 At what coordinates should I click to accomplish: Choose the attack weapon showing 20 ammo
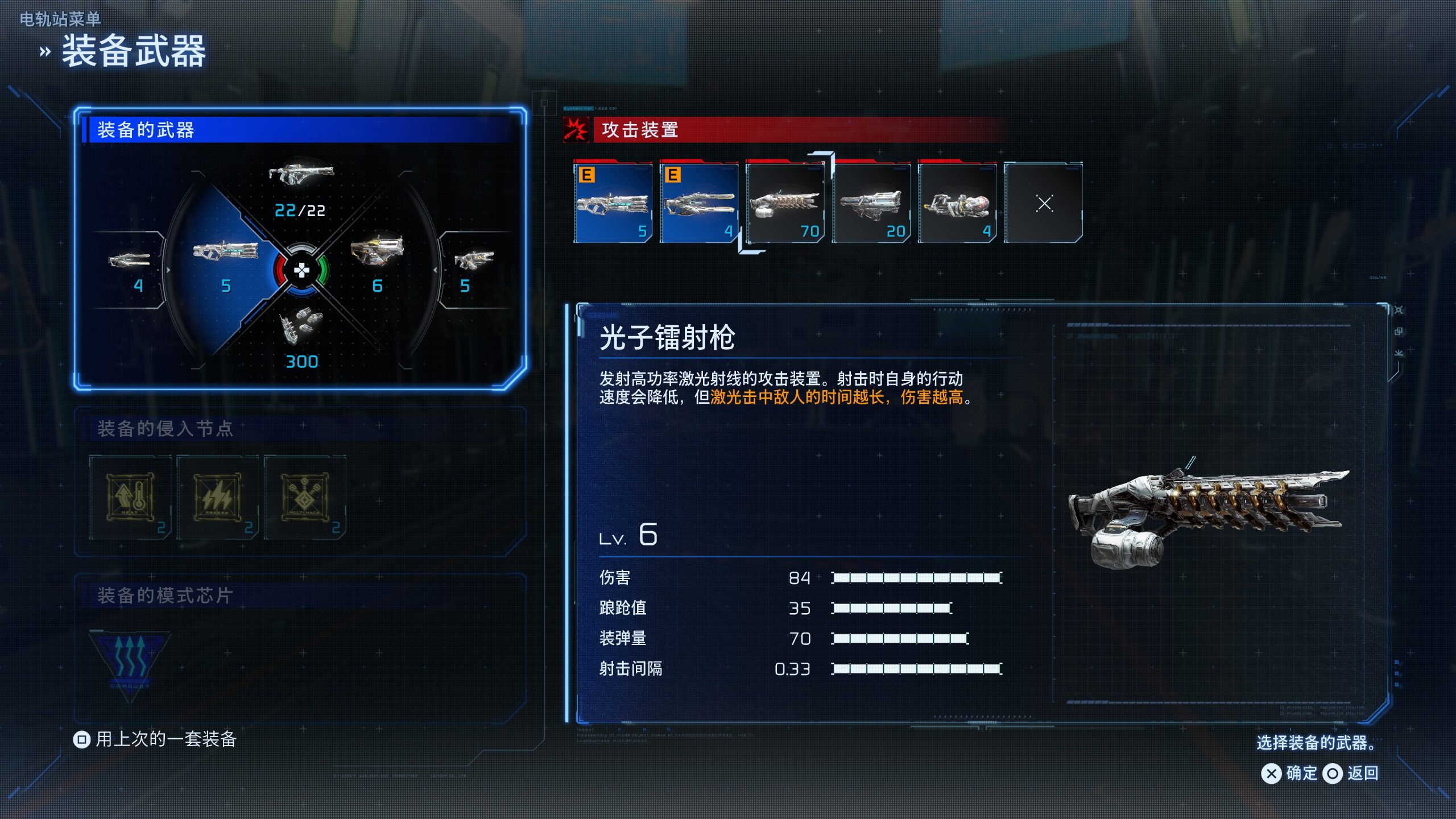point(871,203)
